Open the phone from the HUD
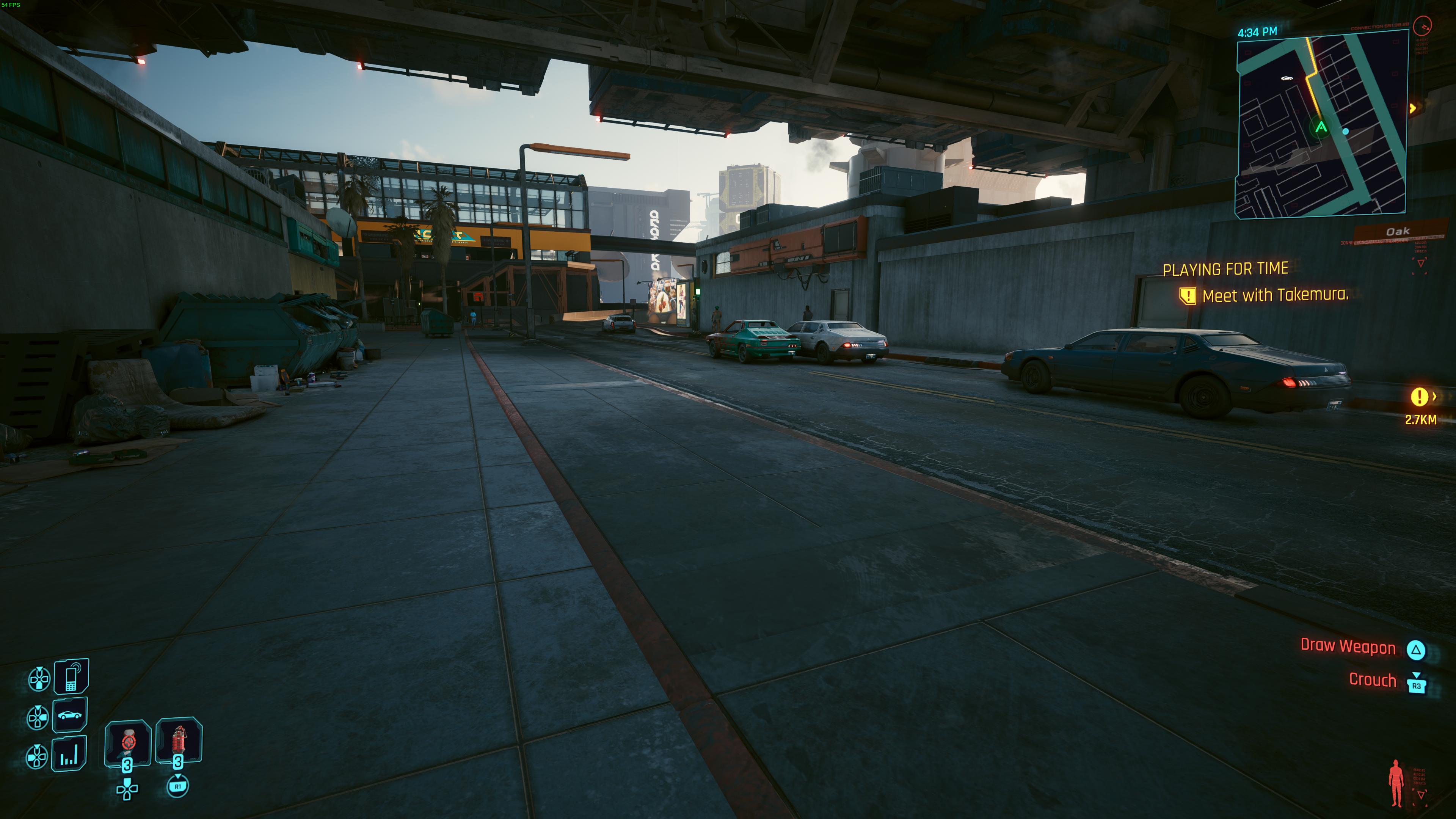The image size is (1456, 819). (x=71, y=676)
